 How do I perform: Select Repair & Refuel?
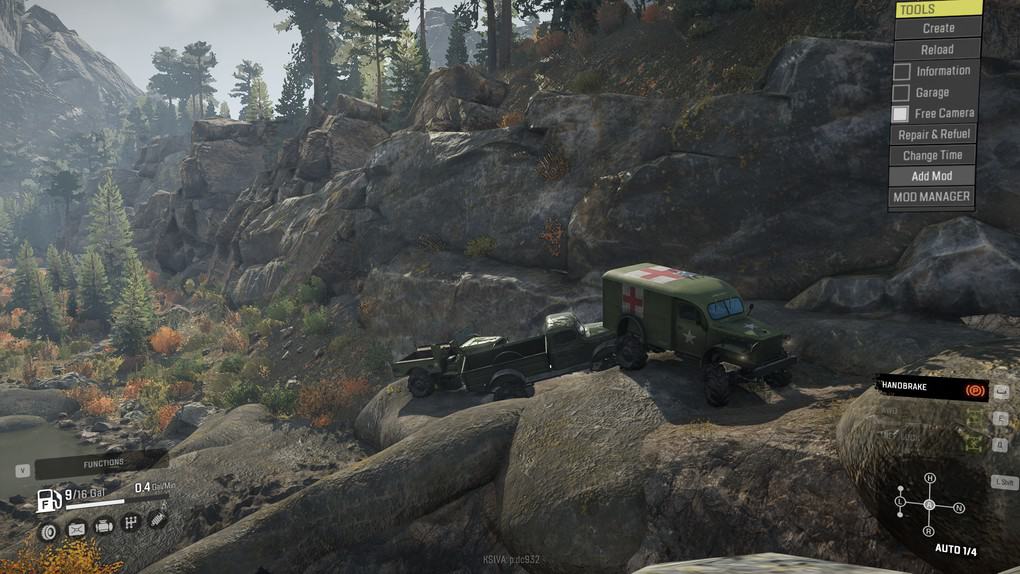coord(933,134)
